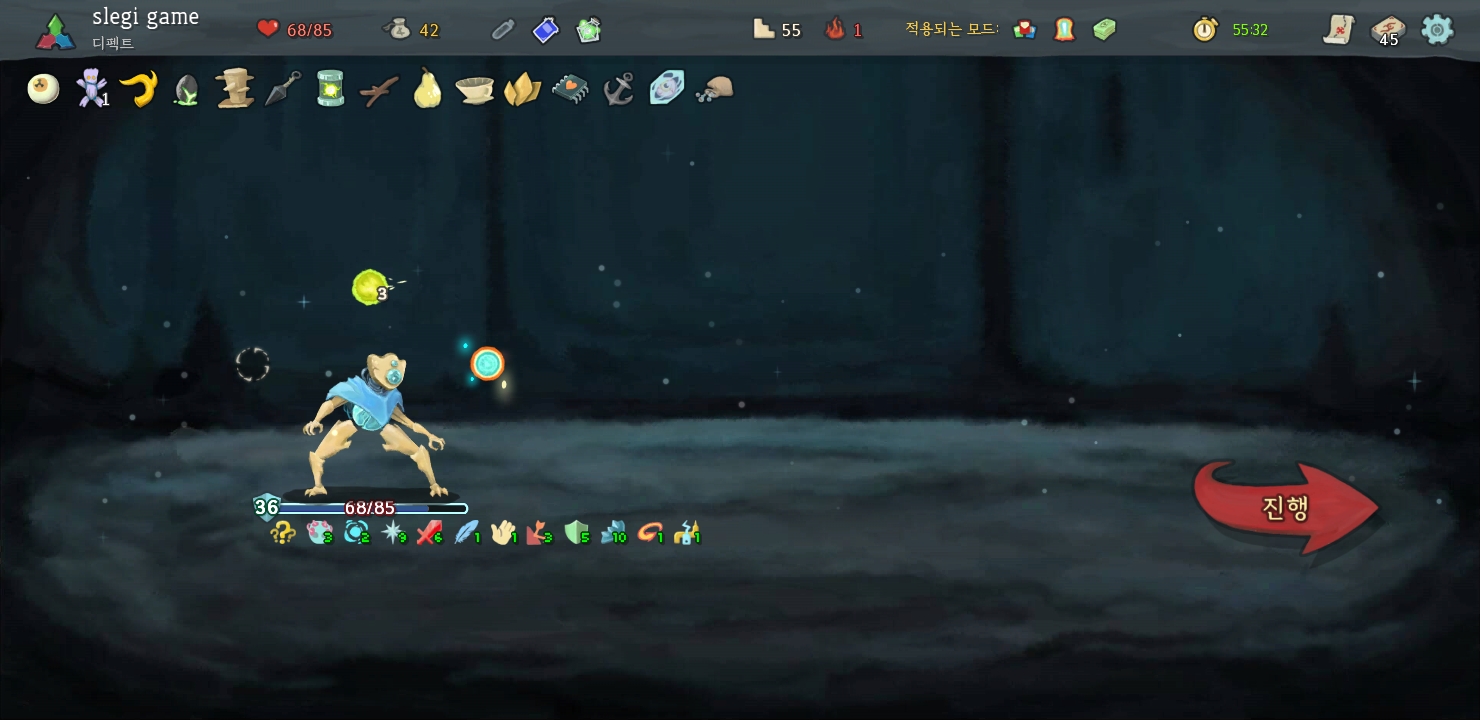Inspect the purple doll relic
Viewport: 1480px width, 720px height.
click(x=91, y=89)
